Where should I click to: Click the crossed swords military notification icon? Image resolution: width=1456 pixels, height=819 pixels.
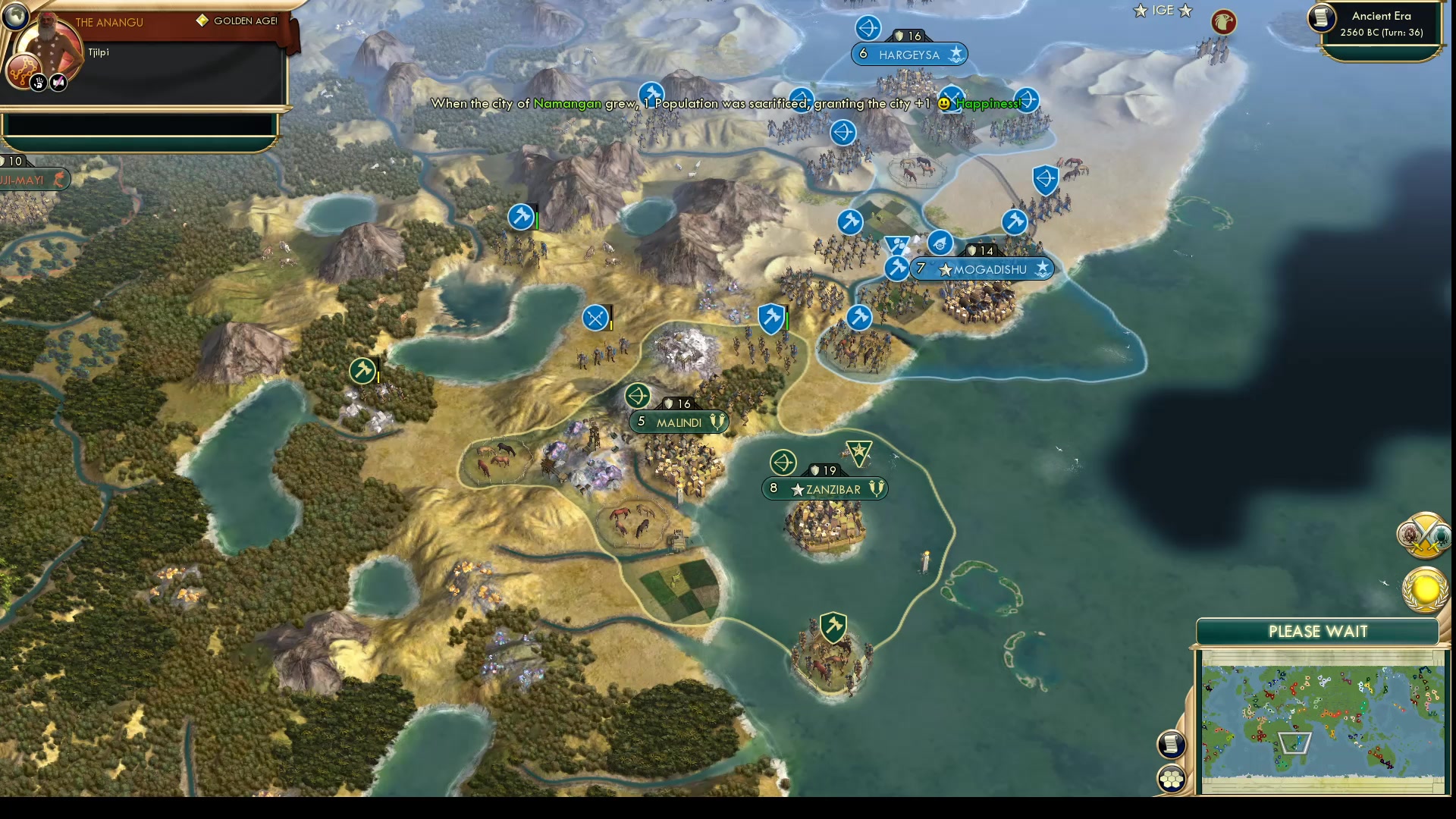1423,535
